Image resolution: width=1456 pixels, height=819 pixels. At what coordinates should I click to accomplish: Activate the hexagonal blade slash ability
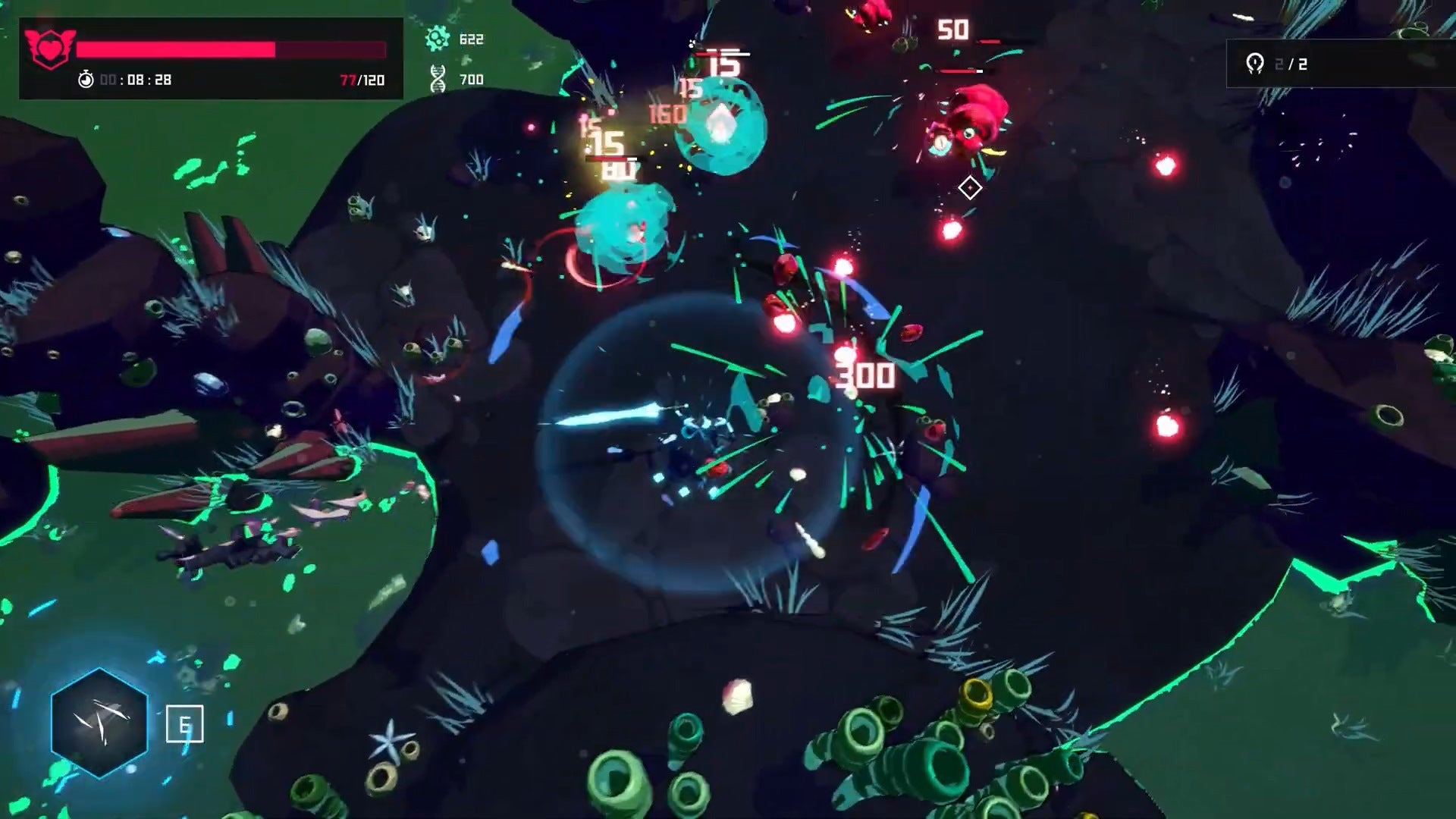click(99, 722)
